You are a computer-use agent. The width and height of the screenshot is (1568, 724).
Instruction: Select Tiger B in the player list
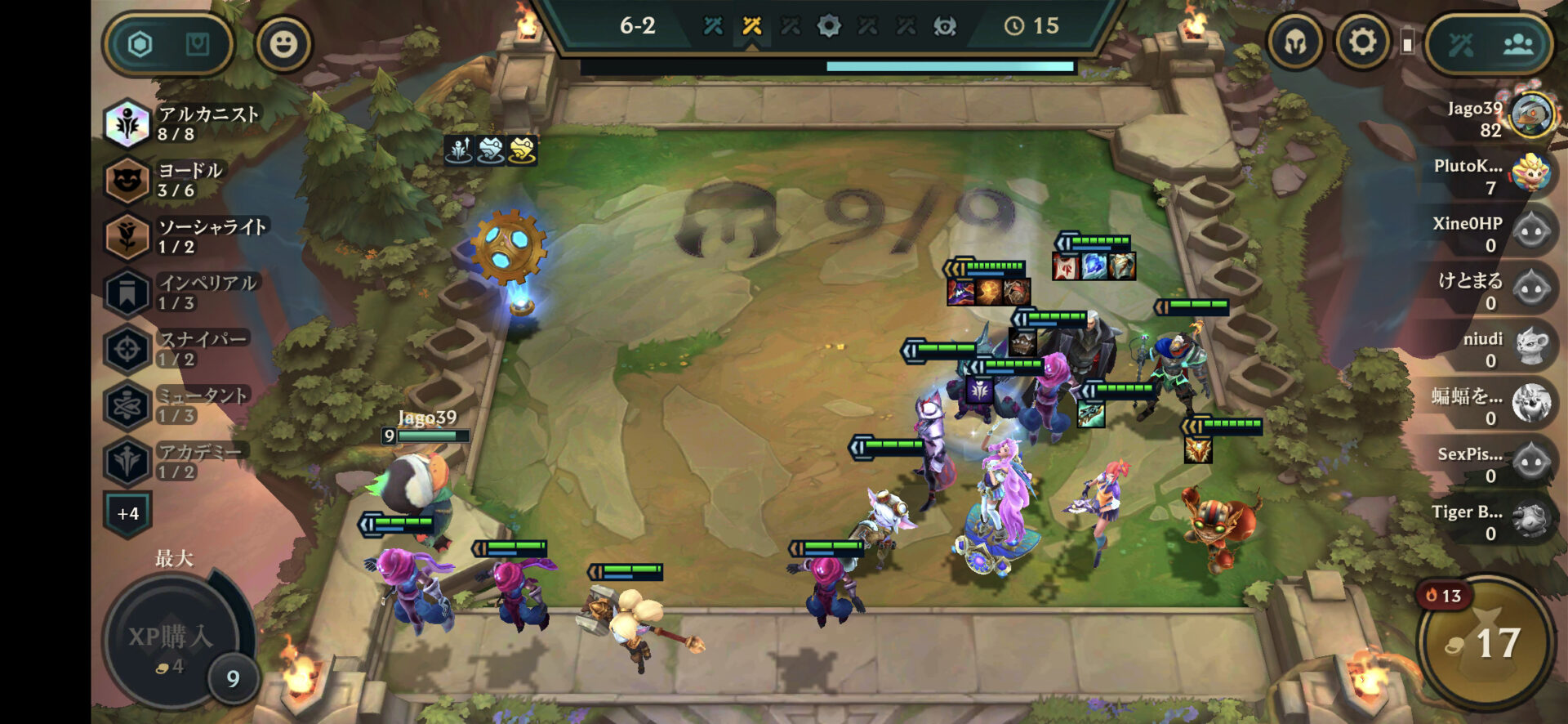(1493, 522)
